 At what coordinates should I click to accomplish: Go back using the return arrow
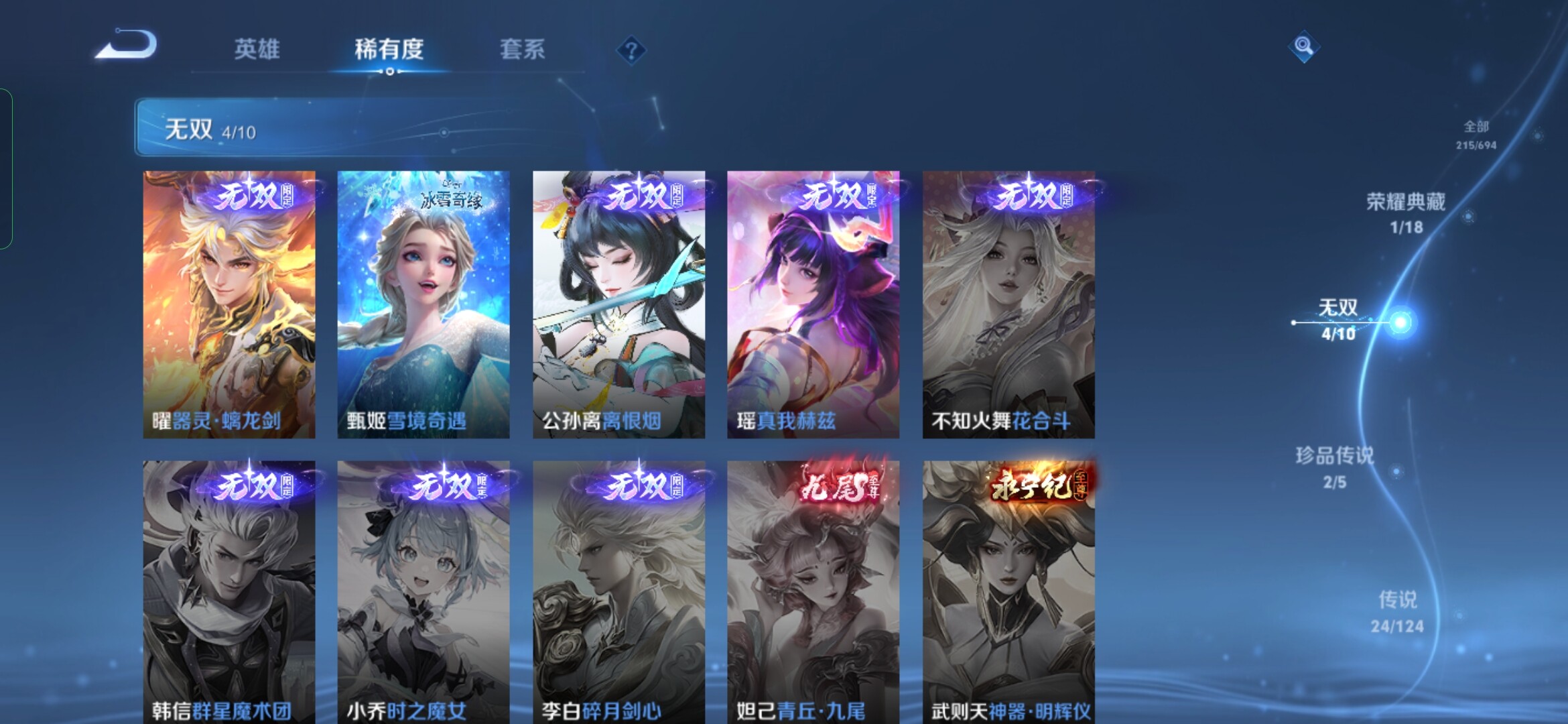[x=126, y=46]
